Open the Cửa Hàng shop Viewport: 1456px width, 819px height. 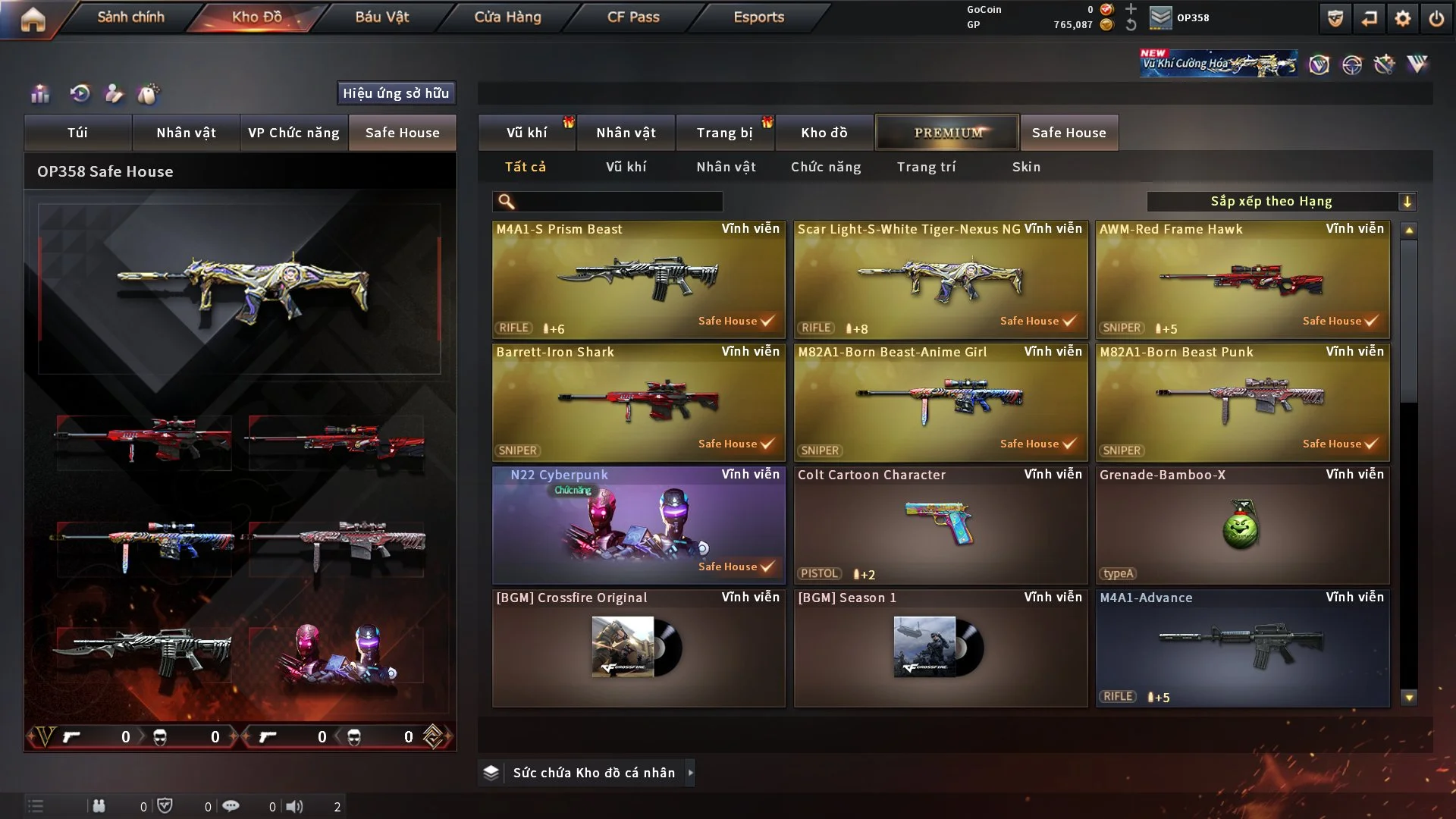click(507, 17)
